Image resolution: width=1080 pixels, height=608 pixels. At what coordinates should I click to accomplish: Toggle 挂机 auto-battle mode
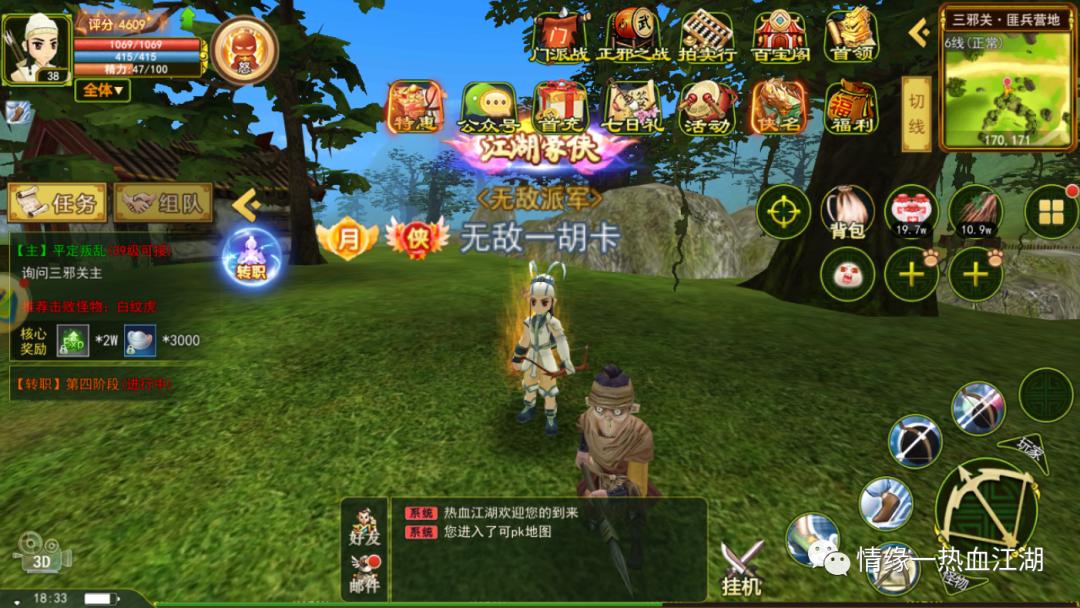point(742,568)
